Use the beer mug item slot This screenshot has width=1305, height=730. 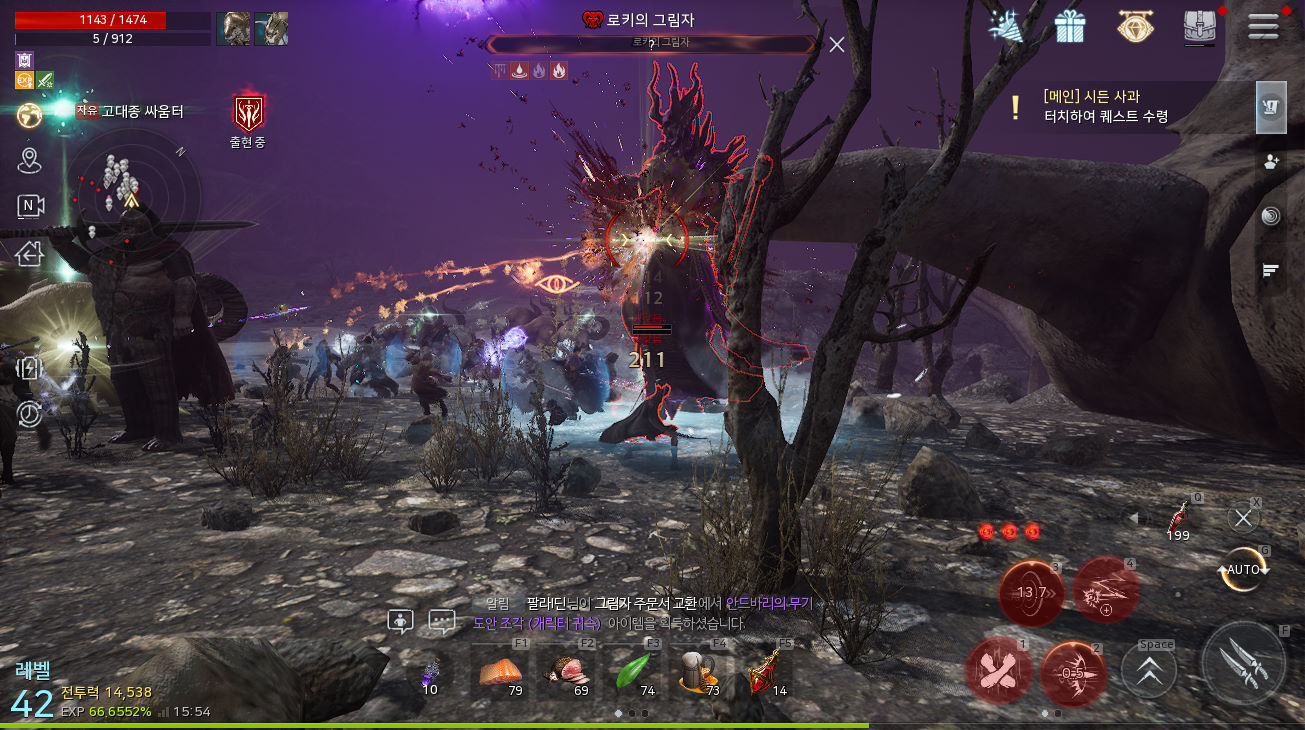[699, 672]
